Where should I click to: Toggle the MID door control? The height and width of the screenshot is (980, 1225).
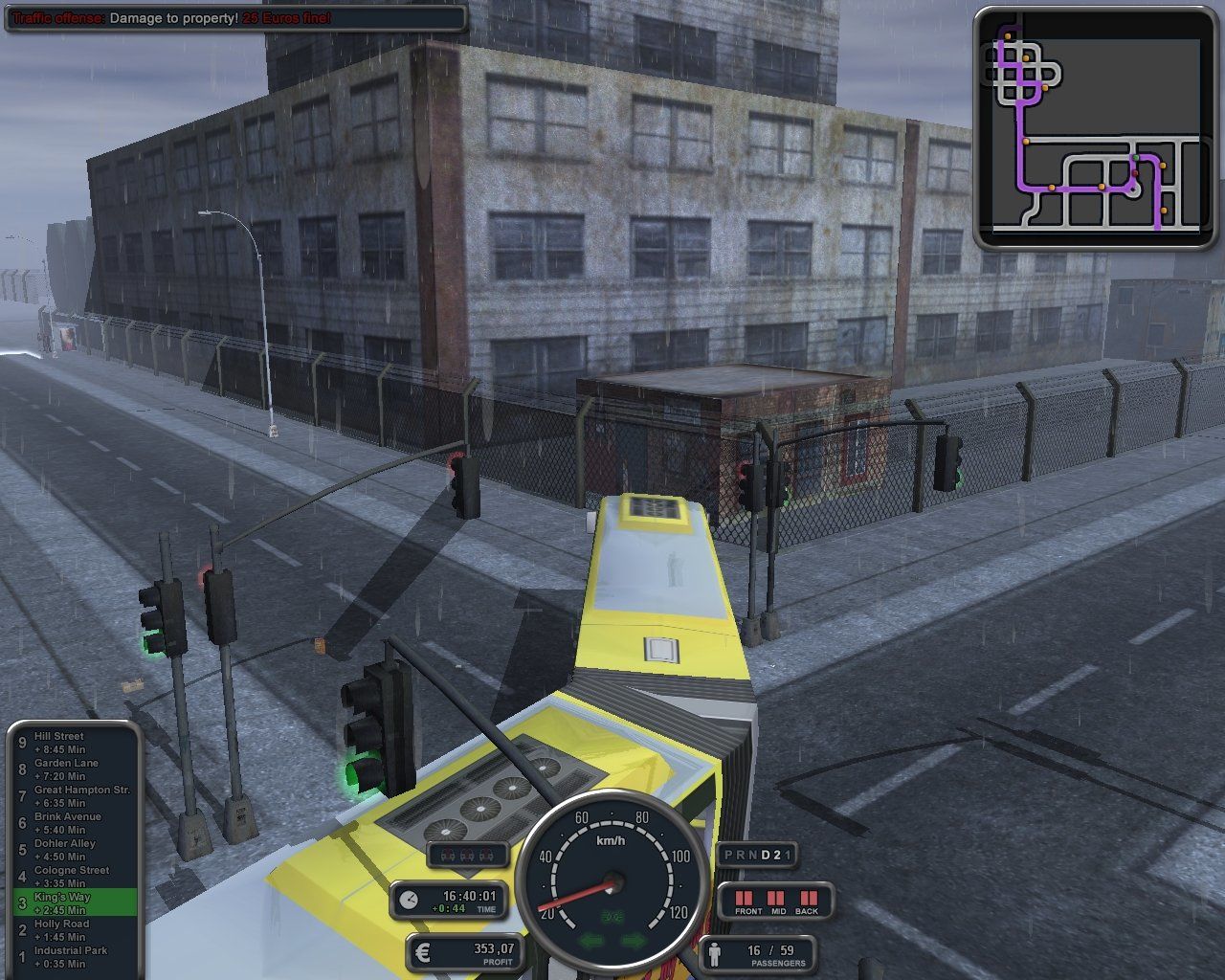coord(776,898)
